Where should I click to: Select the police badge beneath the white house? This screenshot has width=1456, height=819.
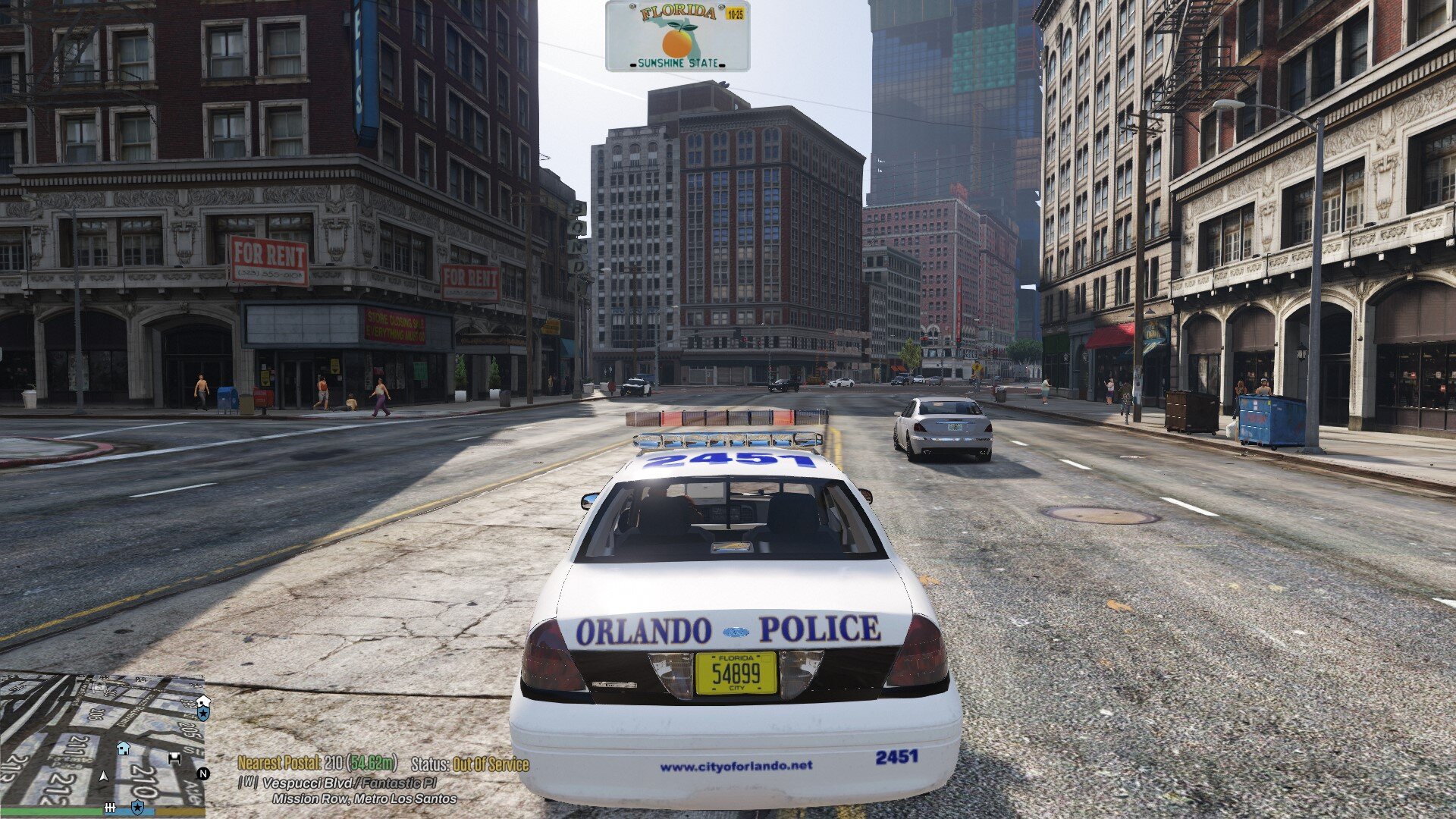202,714
